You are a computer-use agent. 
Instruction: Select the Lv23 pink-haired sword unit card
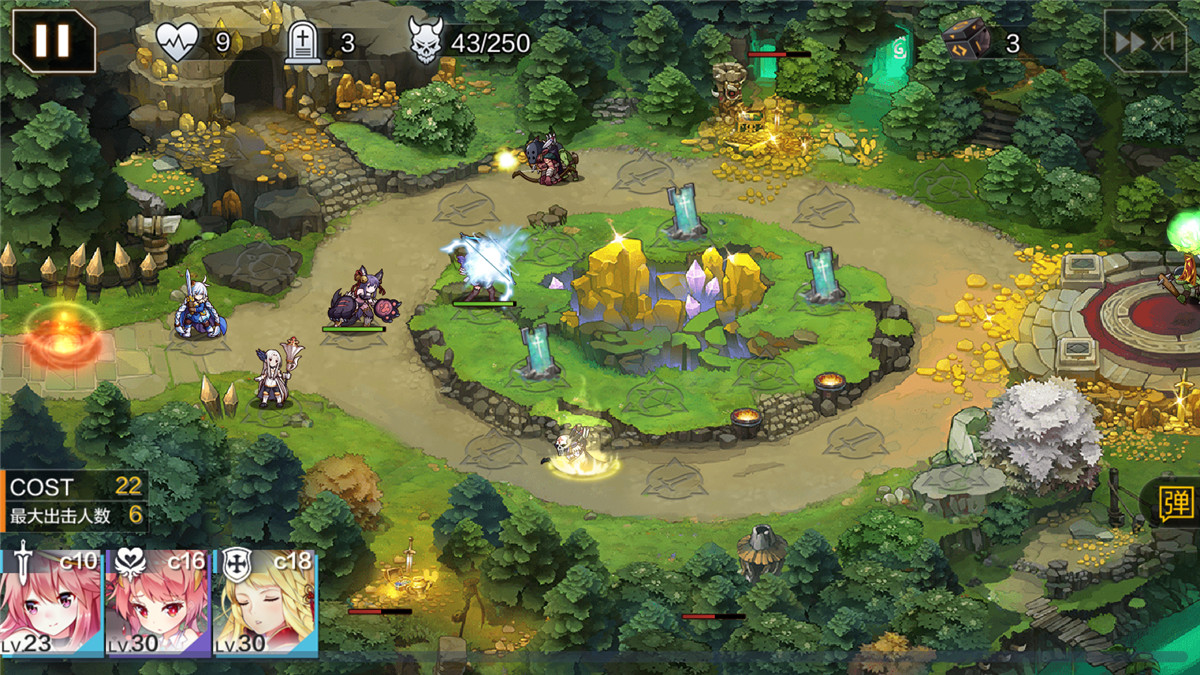pyautogui.click(x=51, y=602)
